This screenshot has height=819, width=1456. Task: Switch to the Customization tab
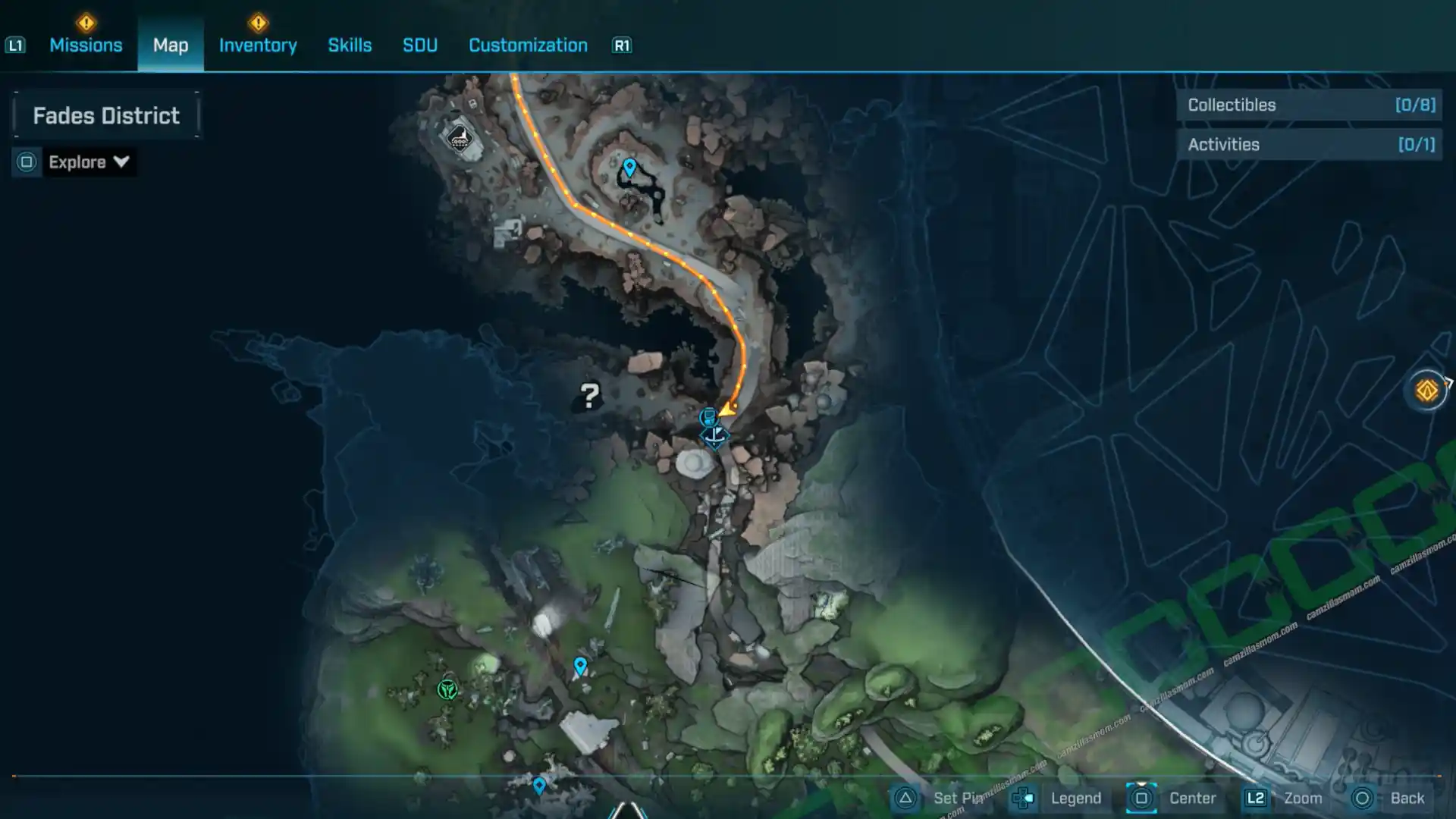528,45
